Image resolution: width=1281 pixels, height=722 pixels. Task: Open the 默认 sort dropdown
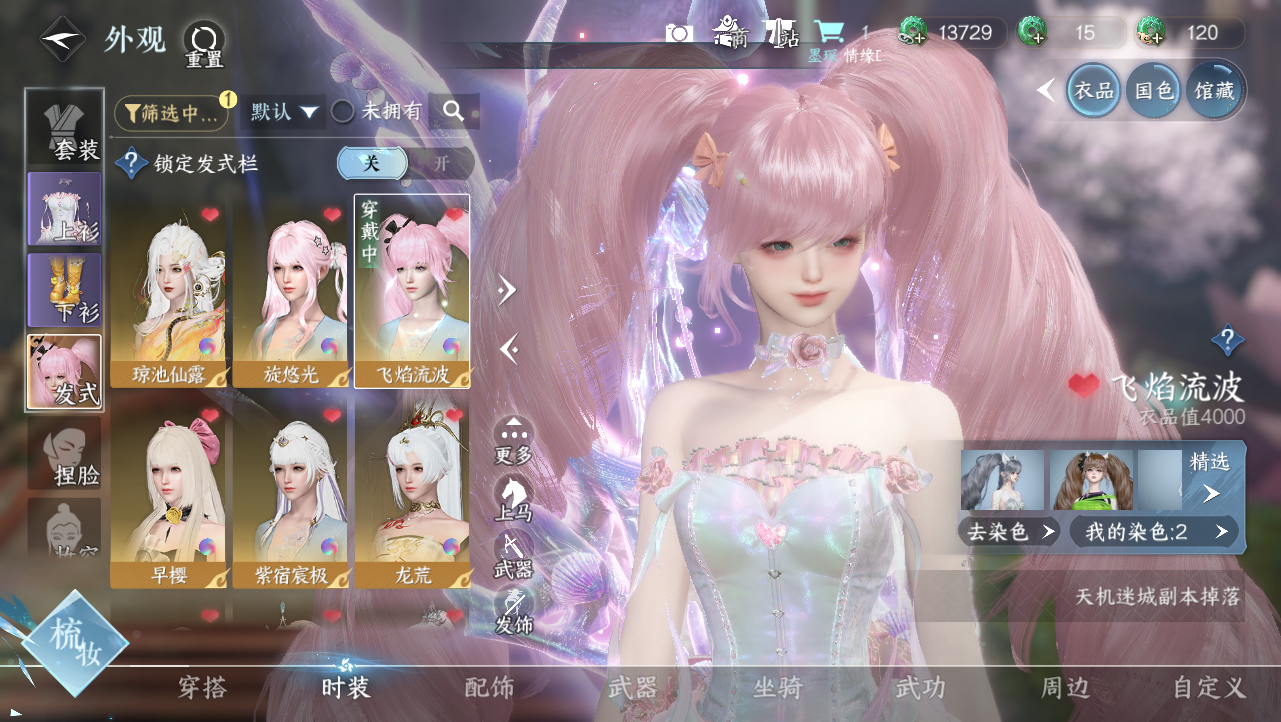[x=284, y=112]
